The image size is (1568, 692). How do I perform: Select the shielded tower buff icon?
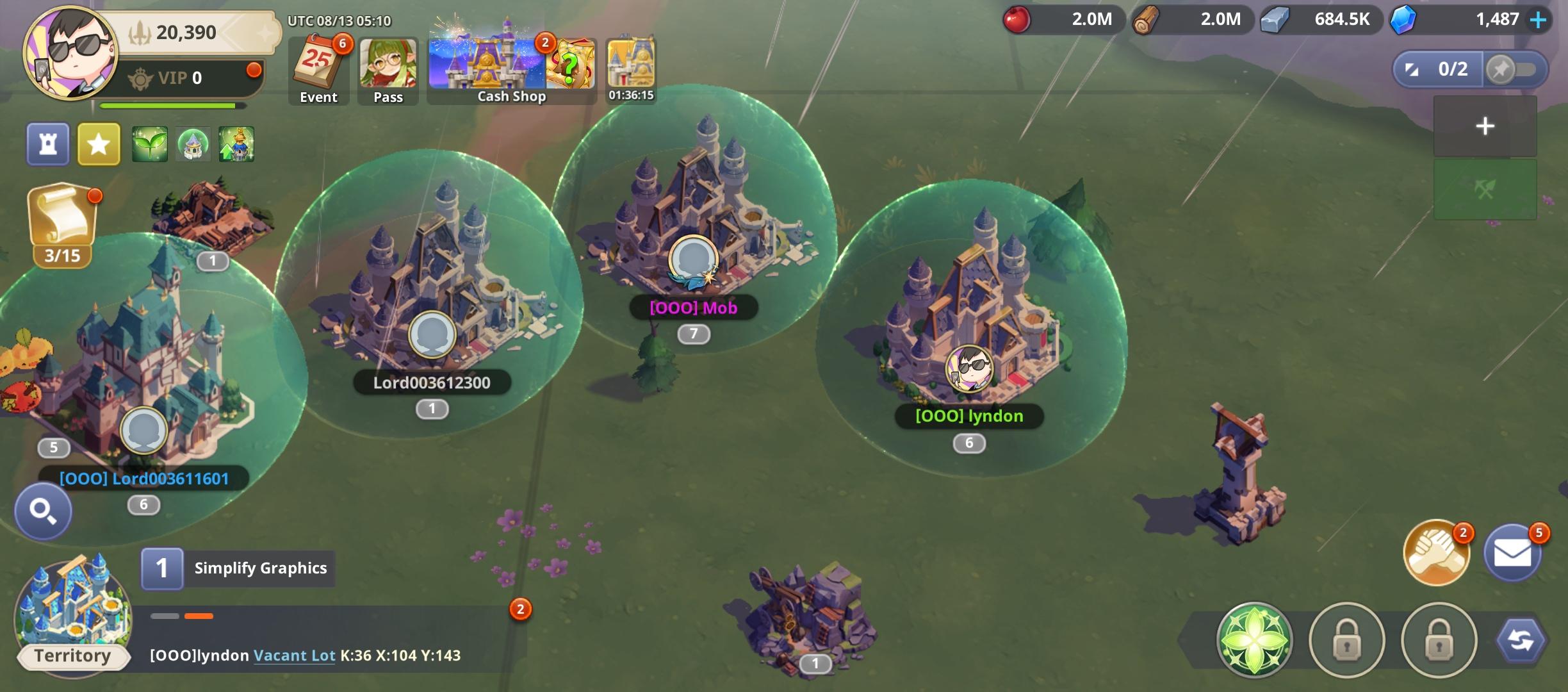point(193,144)
